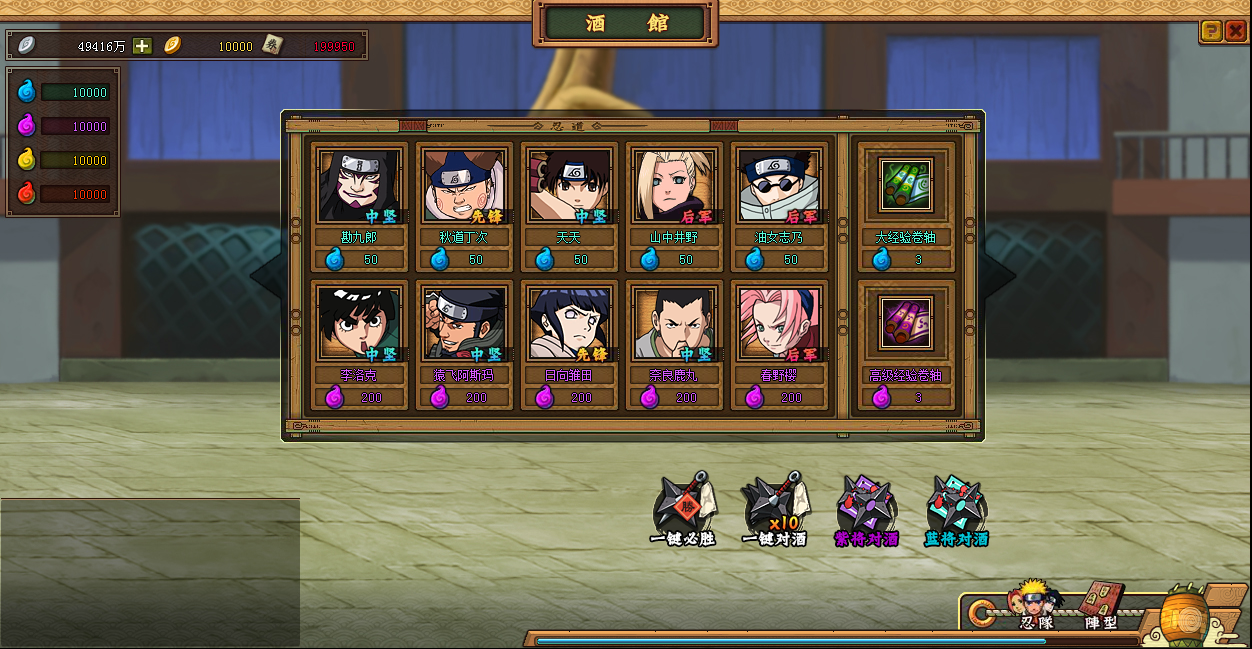Image resolution: width=1252 pixels, height=649 pixels.
Task: Pick the 天天 ninja portrait
Action: tap(569, 186)
